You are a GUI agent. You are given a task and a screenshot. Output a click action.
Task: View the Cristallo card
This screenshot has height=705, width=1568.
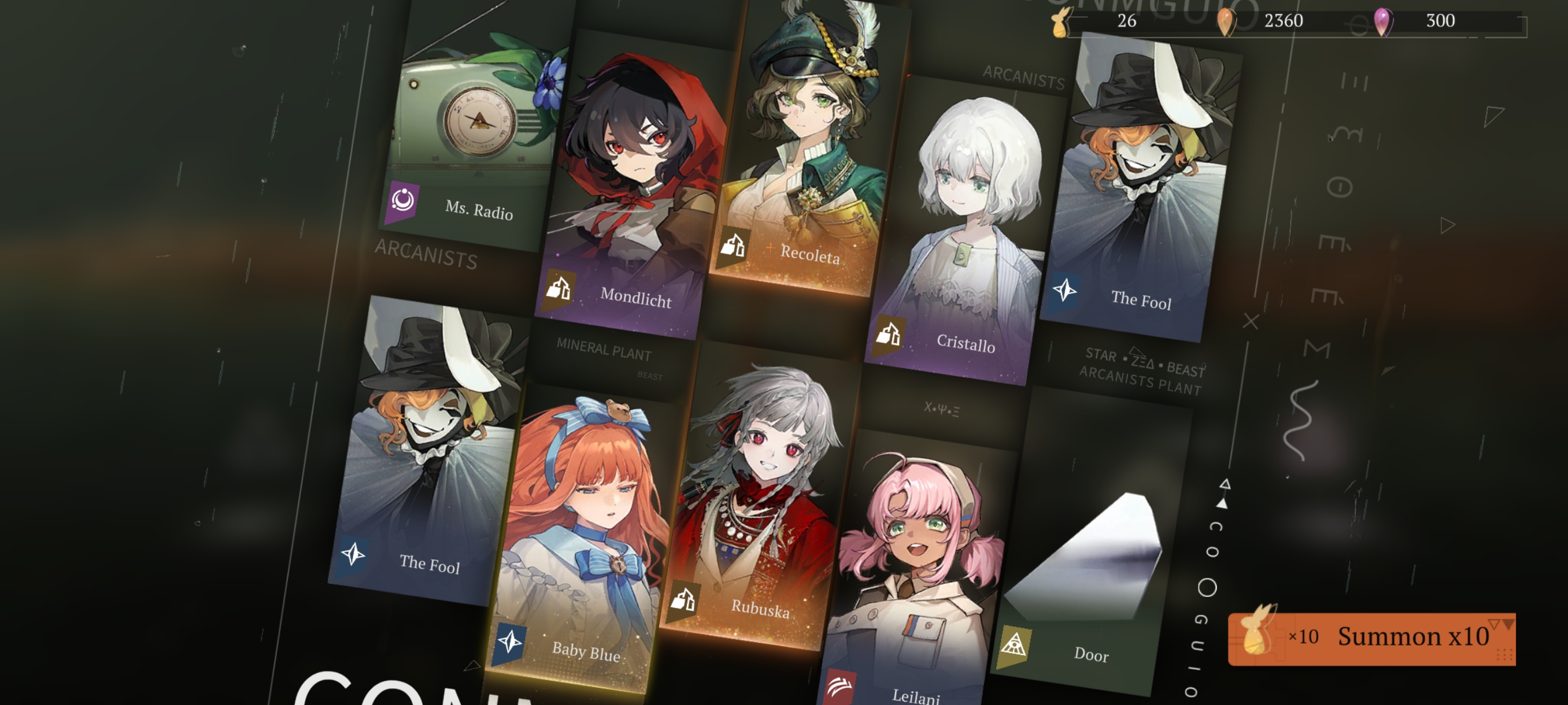pos(965,231)
